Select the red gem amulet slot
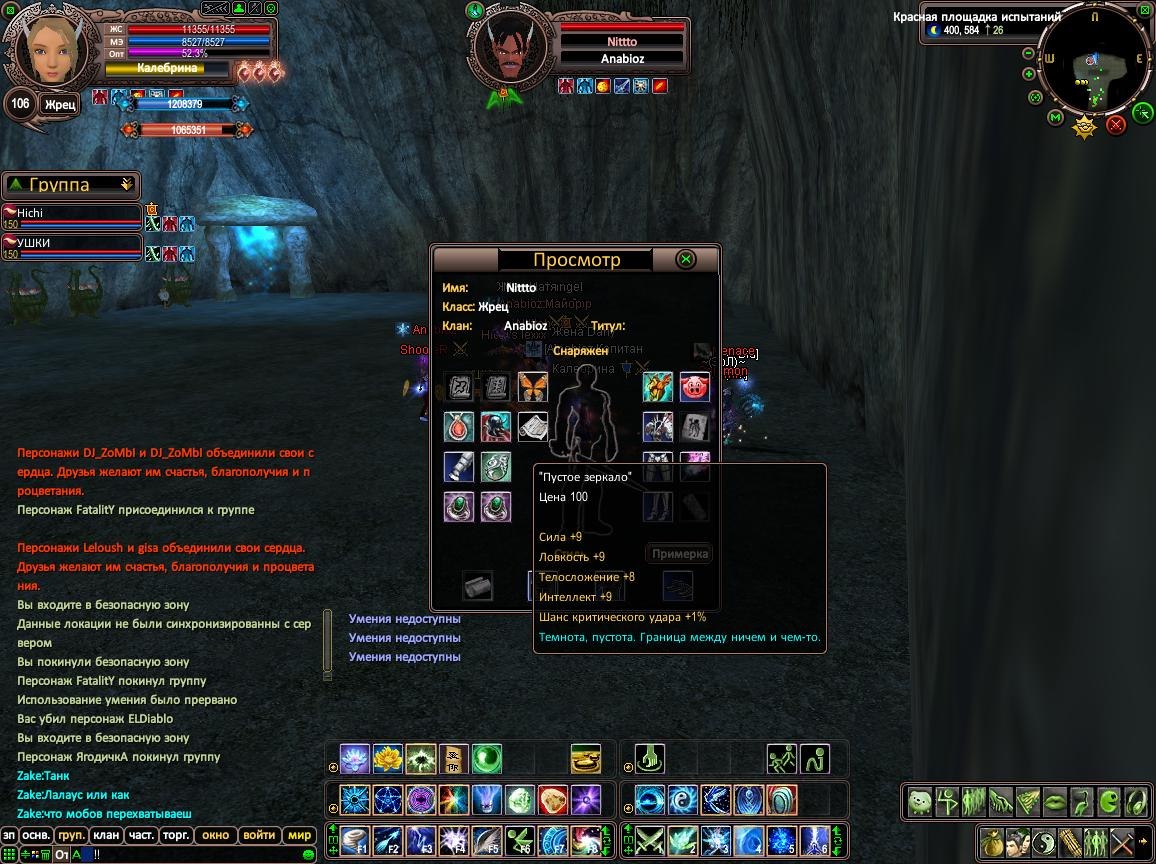Screen dimensions: 1156x864 (459, 427)
